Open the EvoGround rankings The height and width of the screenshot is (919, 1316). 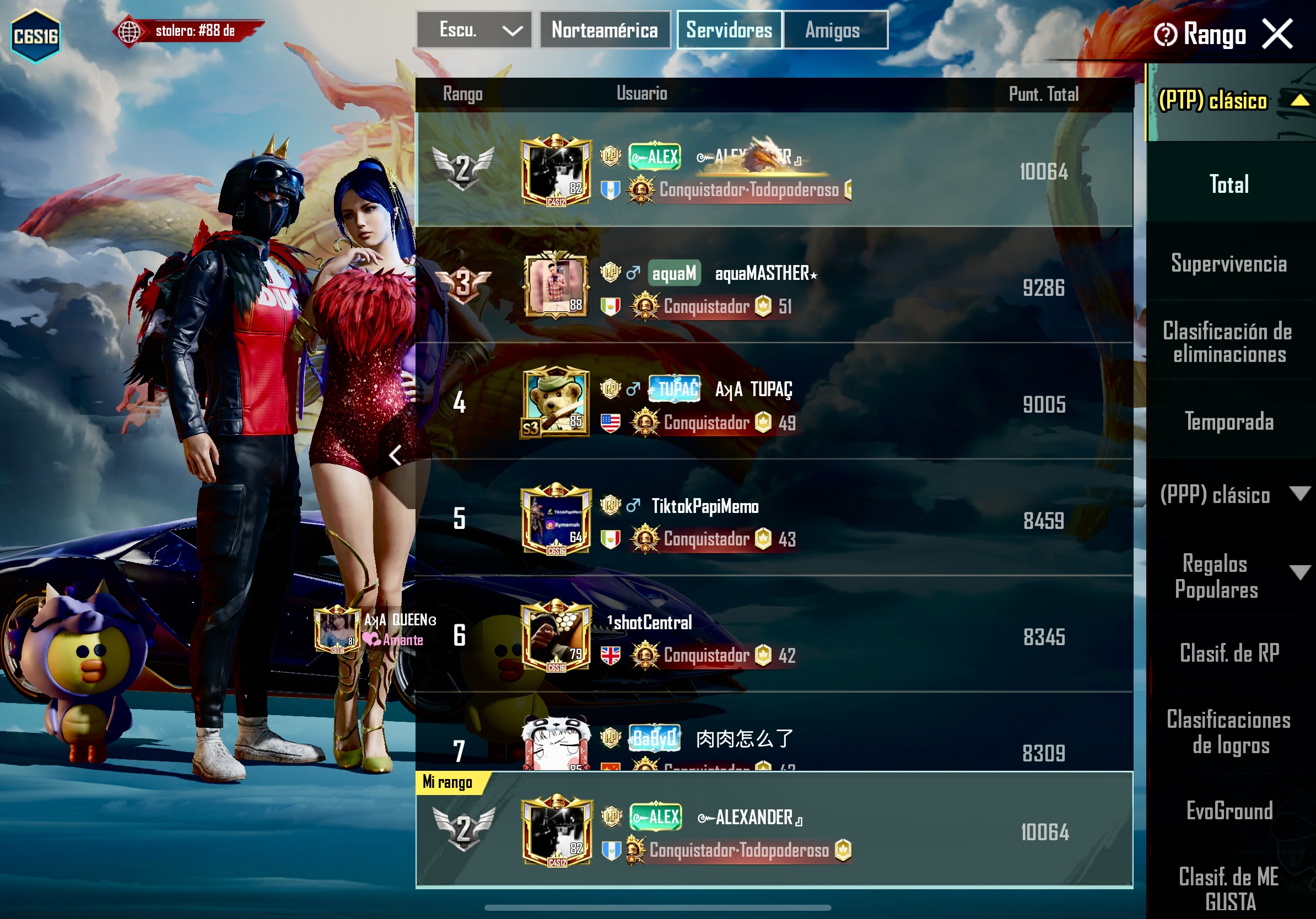[1229, 811]
